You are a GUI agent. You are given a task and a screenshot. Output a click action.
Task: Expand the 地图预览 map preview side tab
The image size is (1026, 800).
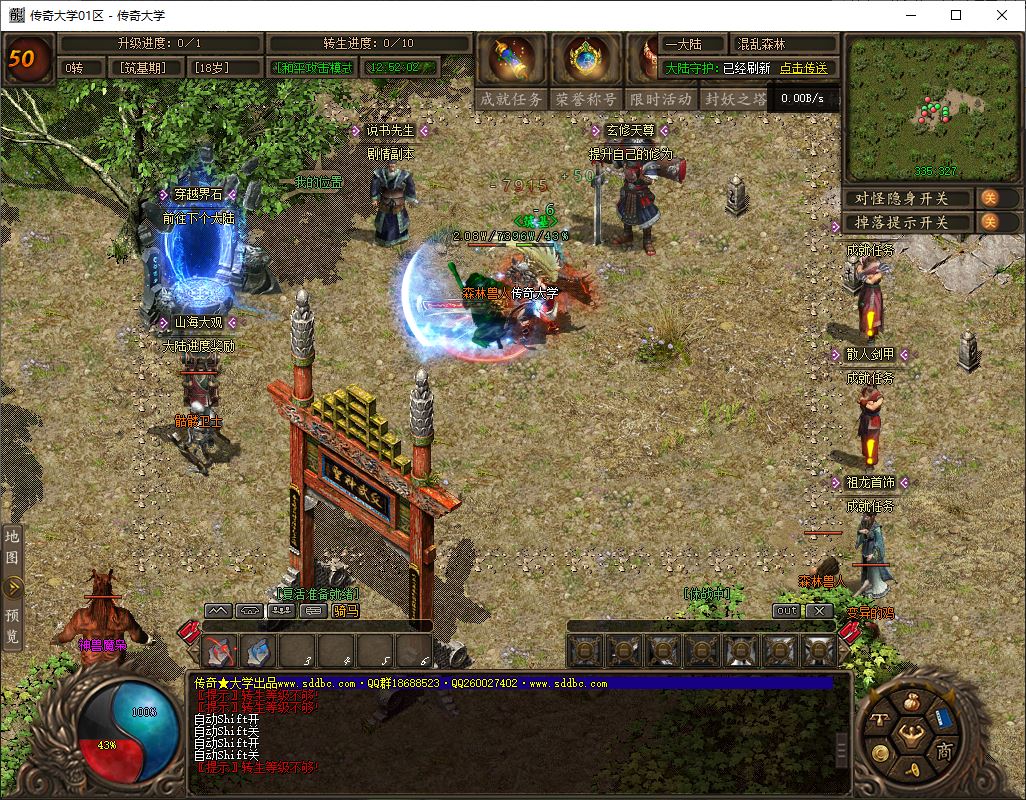point(13,587)
